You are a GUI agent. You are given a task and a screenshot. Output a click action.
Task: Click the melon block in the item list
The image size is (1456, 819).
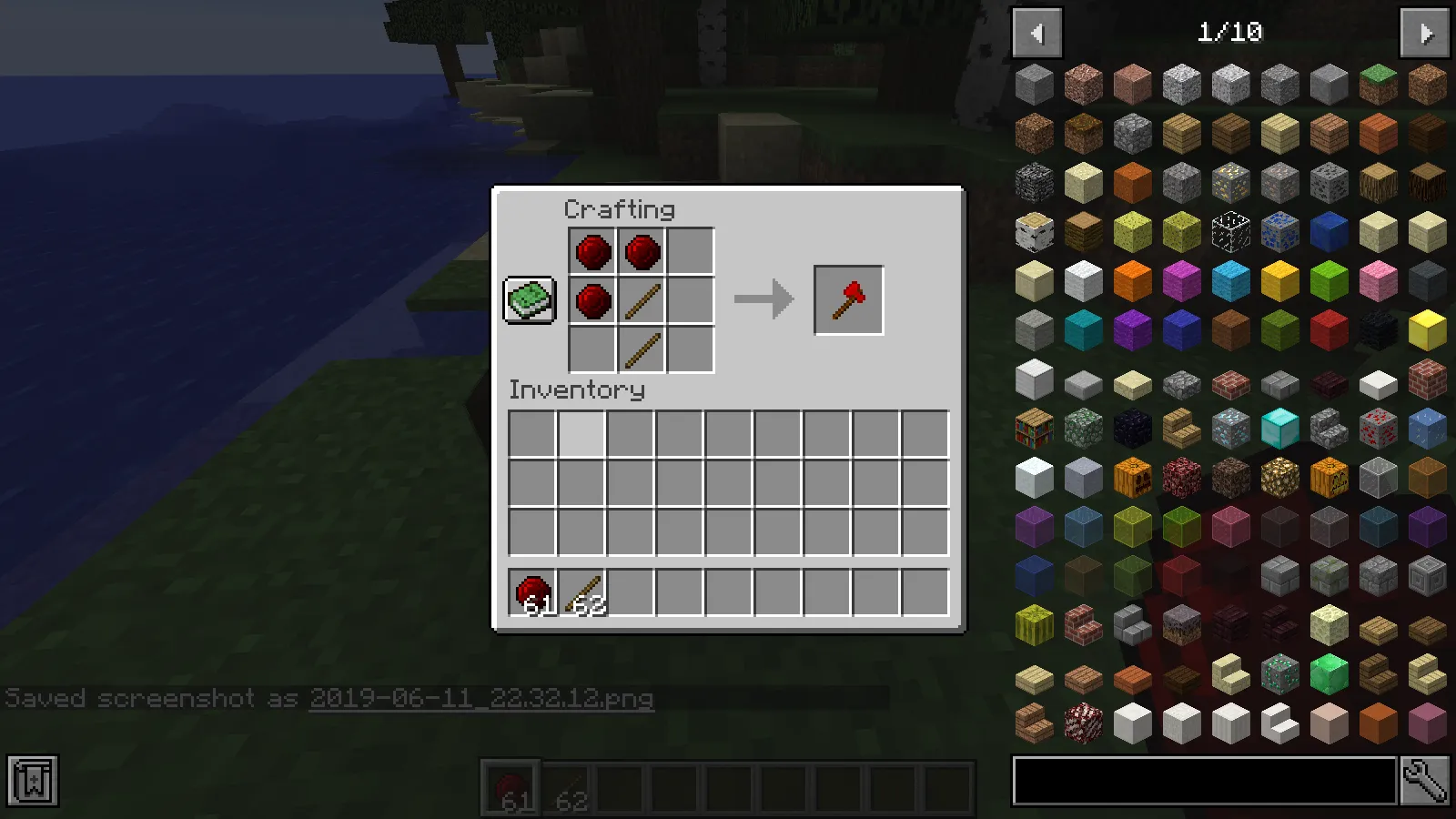point(1035,627)
